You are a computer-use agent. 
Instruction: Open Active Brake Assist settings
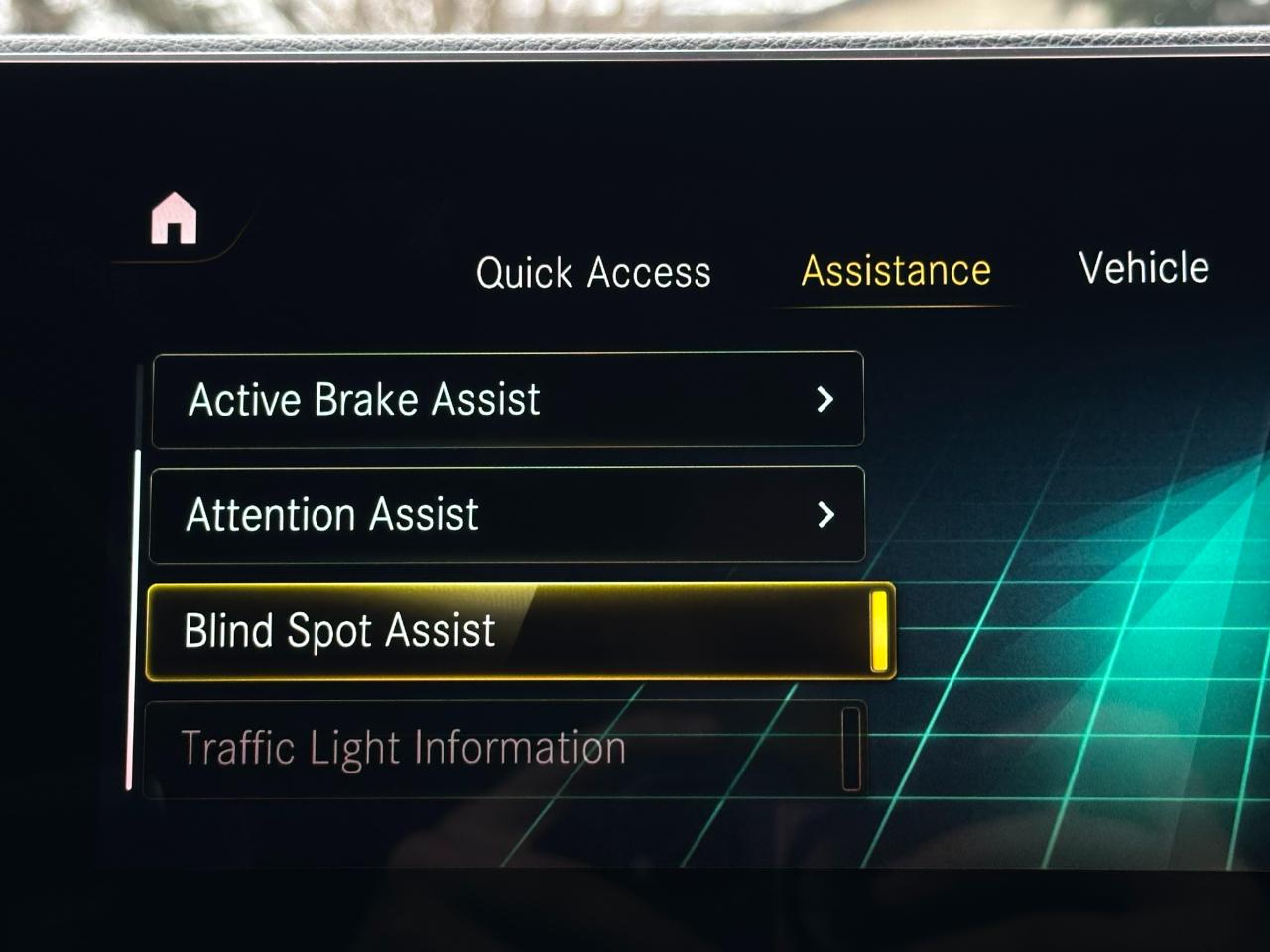(507, 399)
